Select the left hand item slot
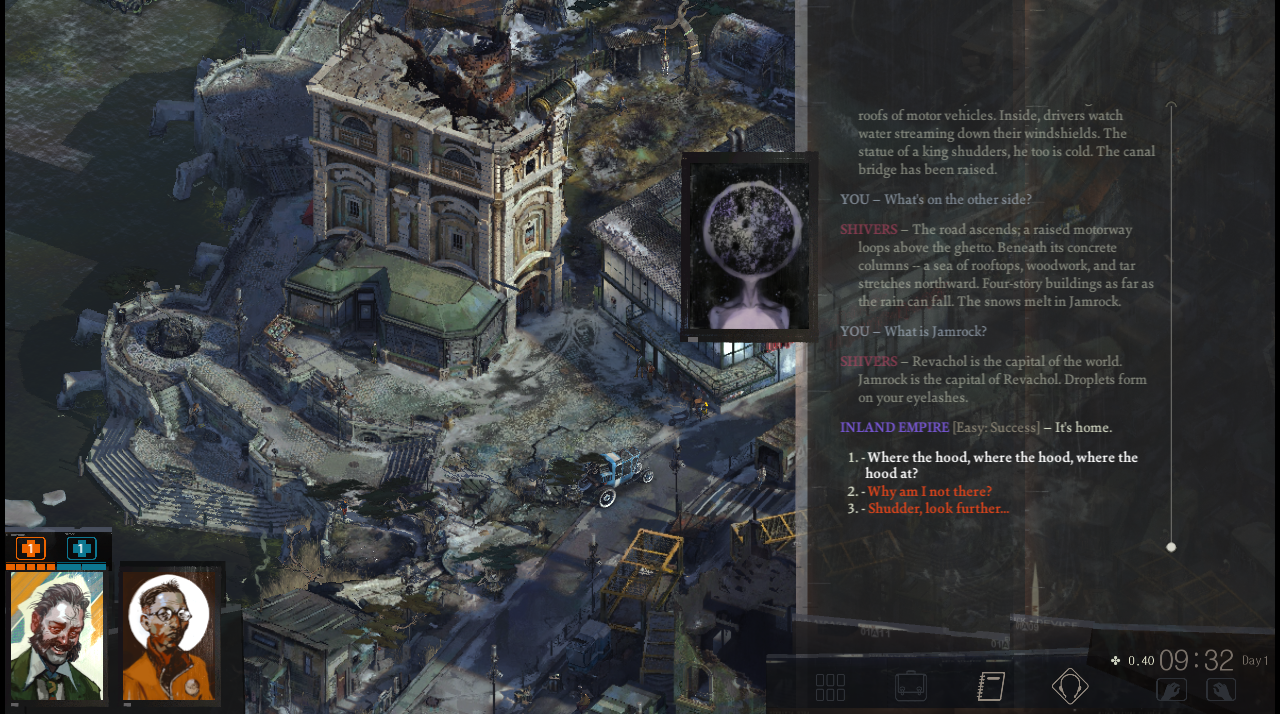The width and height of the screenshot is (1280, 714). 1171,689
